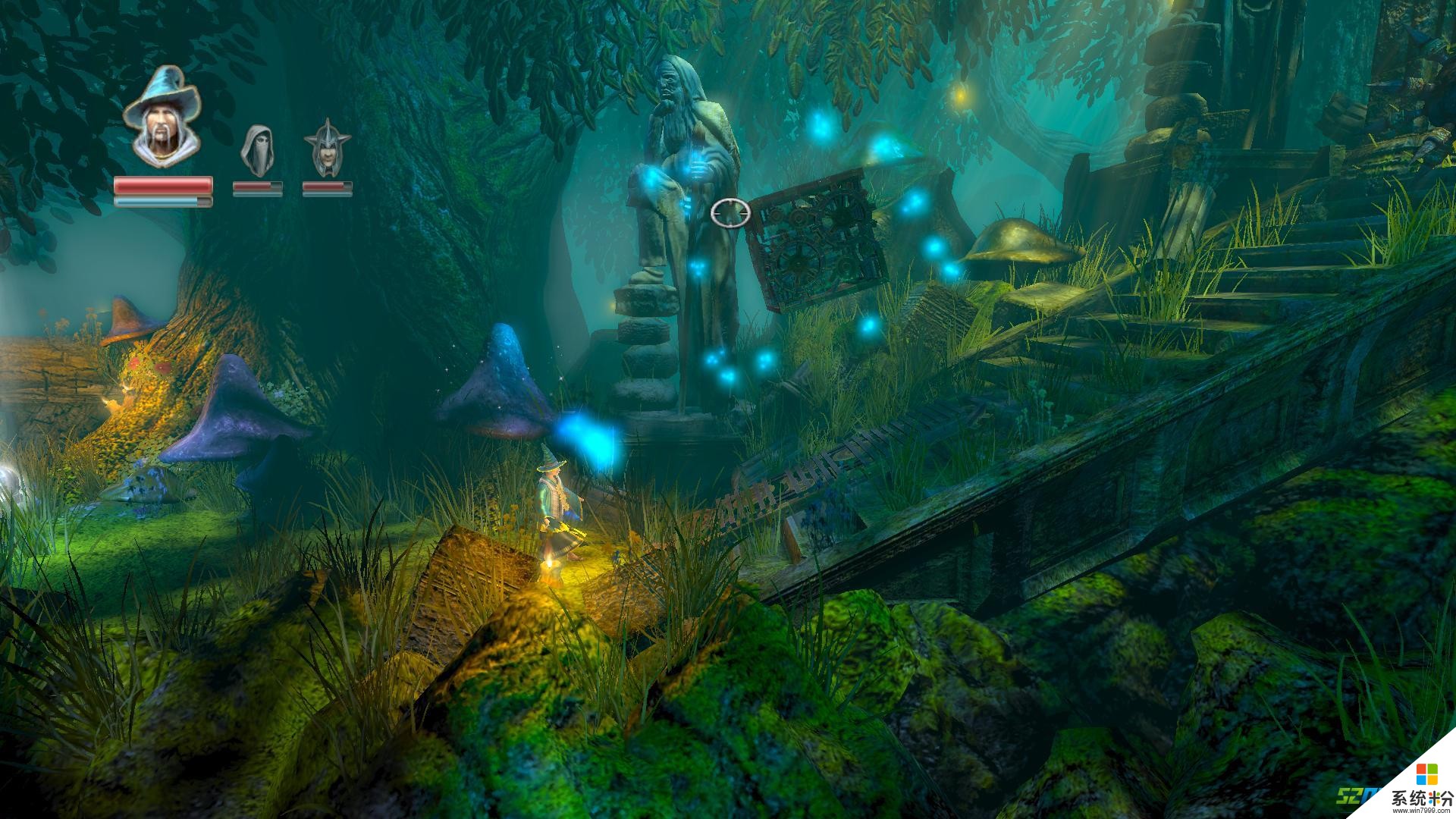Screen dimensions: 1456x819
Task: Switch to the hooded thief portrait
Action: [256, 151]
